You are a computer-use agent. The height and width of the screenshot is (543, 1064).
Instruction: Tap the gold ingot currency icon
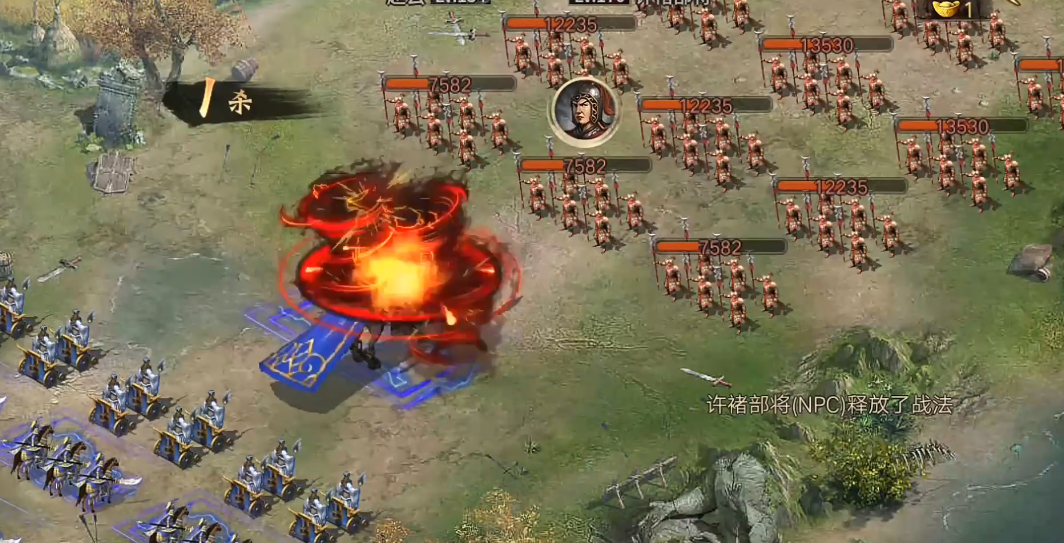click(948, 8)
